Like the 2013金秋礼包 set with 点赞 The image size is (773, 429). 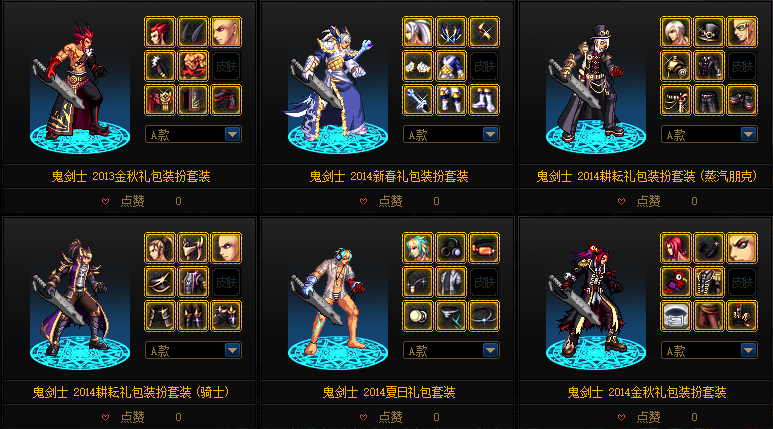pyautogui.click(x=124, y=201)
